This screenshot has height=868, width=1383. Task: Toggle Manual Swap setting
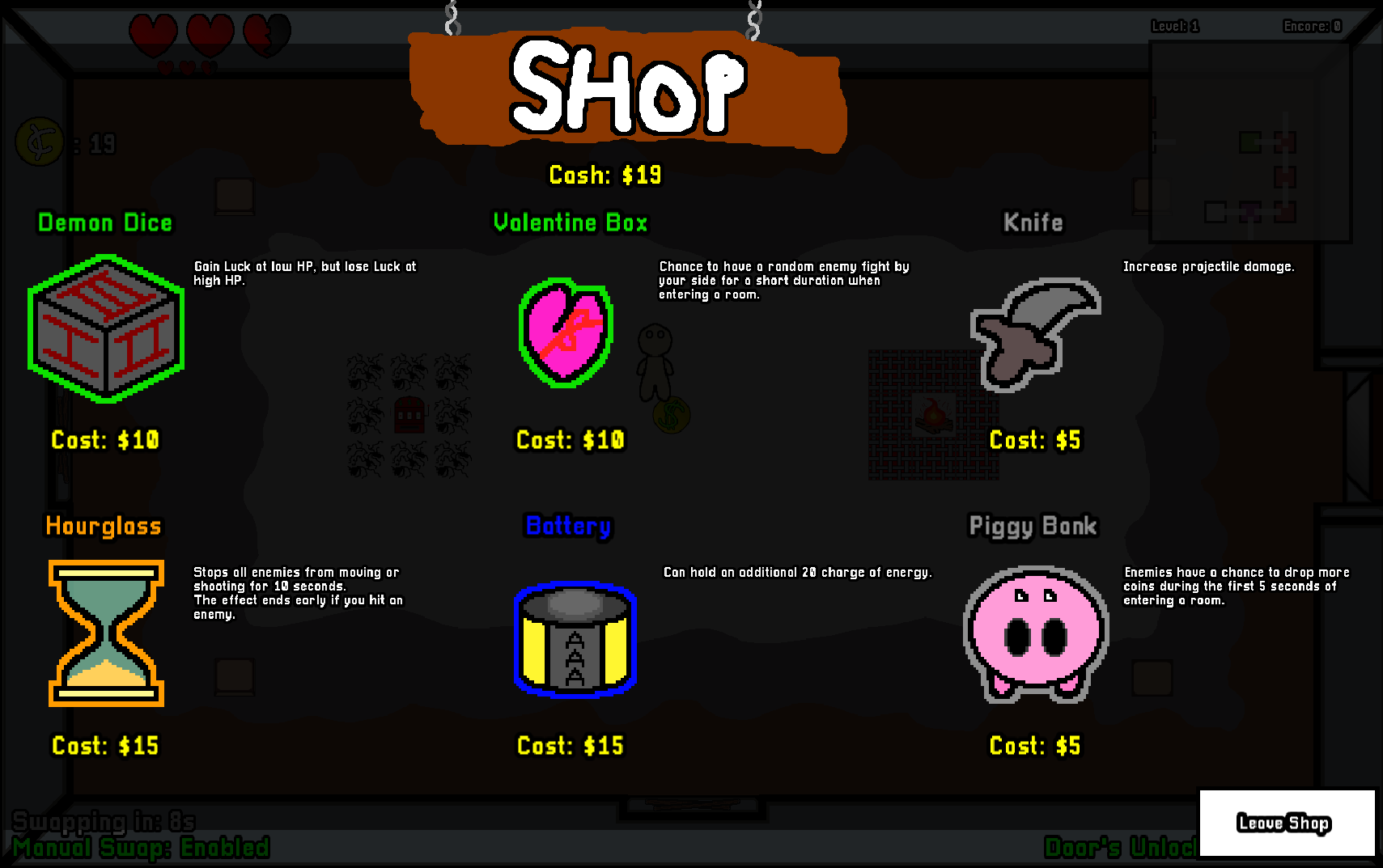point(144,848)
